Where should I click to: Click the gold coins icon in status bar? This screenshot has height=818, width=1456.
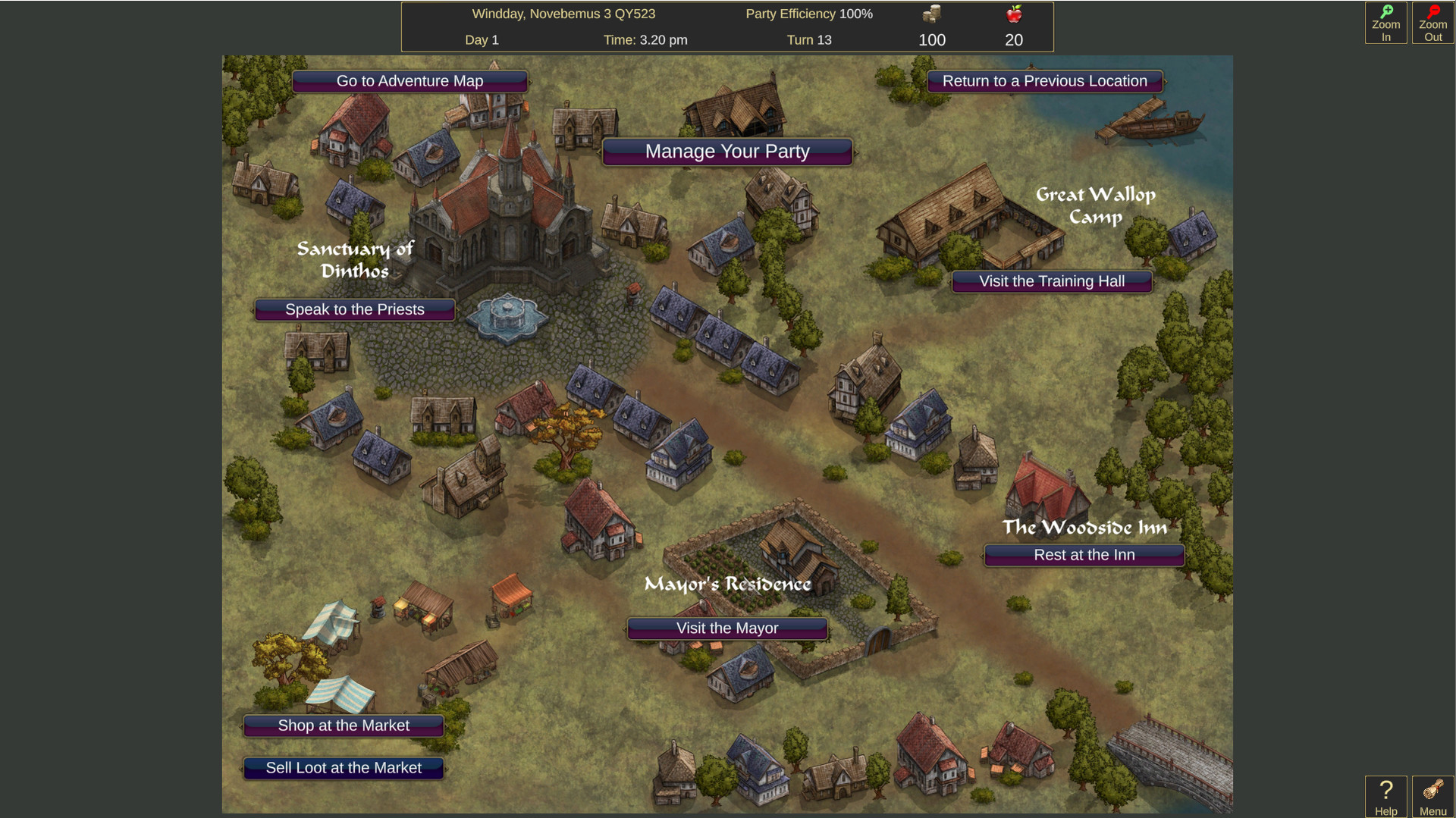click(x=931, y=13)
